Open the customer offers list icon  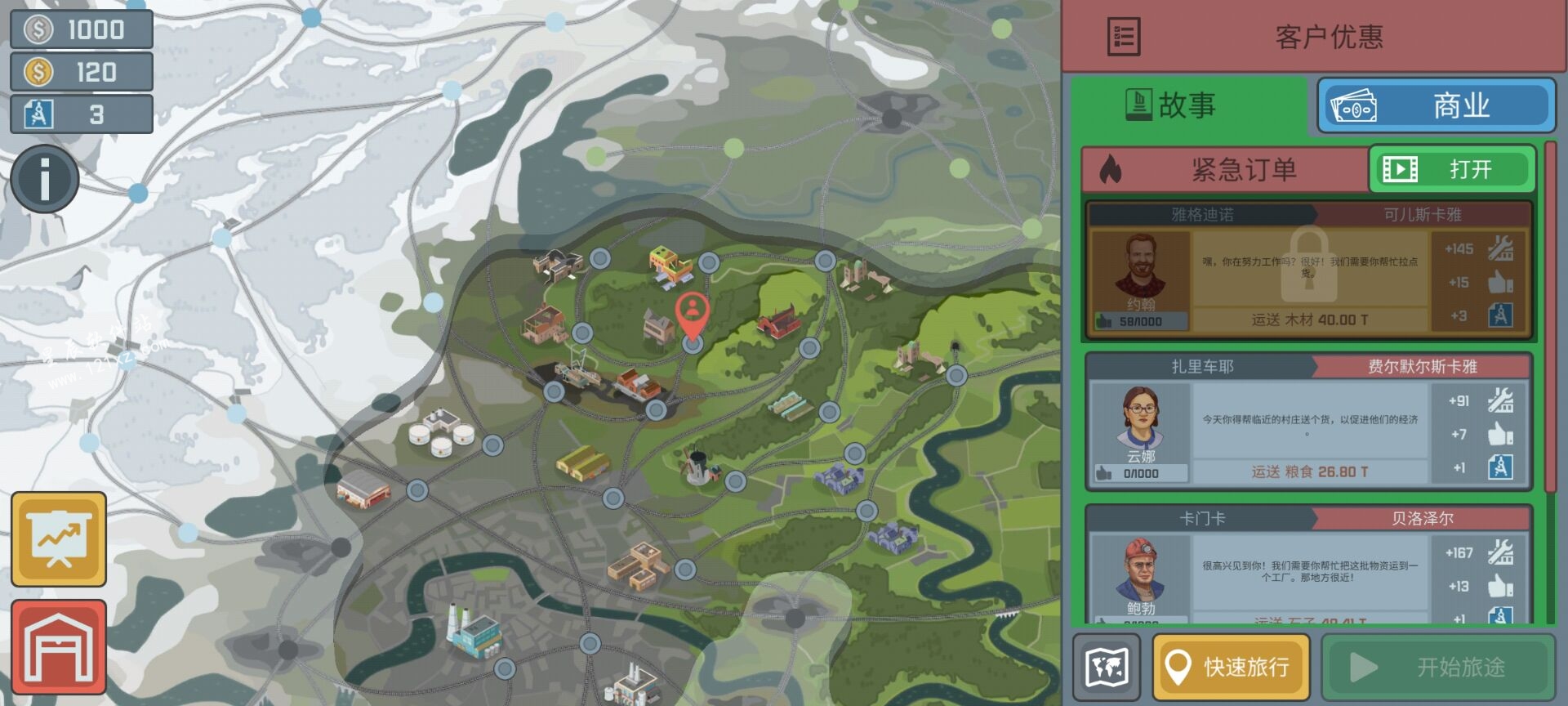point(1124,37)
